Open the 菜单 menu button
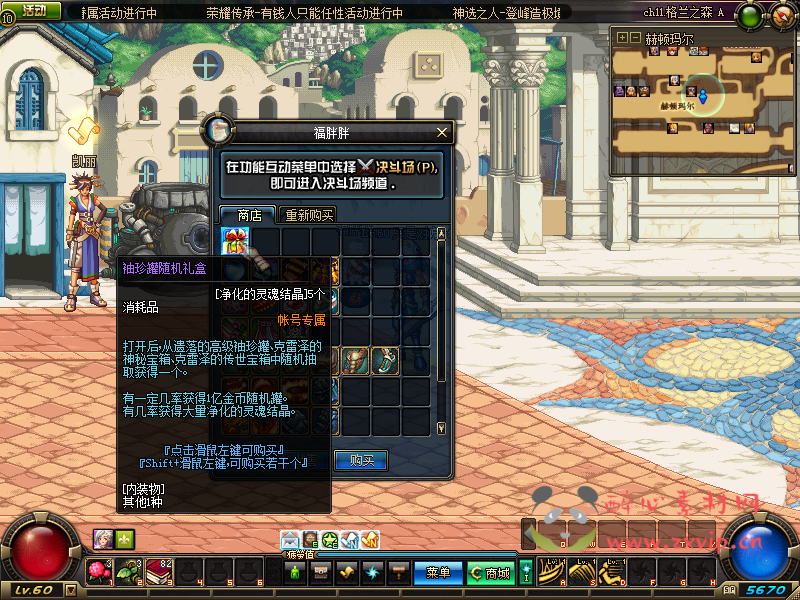Screen dimensions: 800x600 click(438, 573)
